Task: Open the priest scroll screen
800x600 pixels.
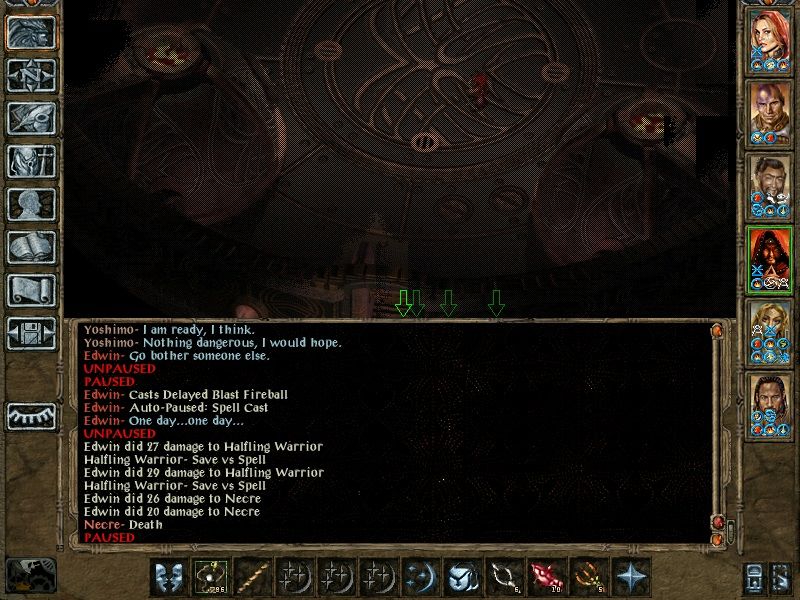Action: [x=32, y=290]
